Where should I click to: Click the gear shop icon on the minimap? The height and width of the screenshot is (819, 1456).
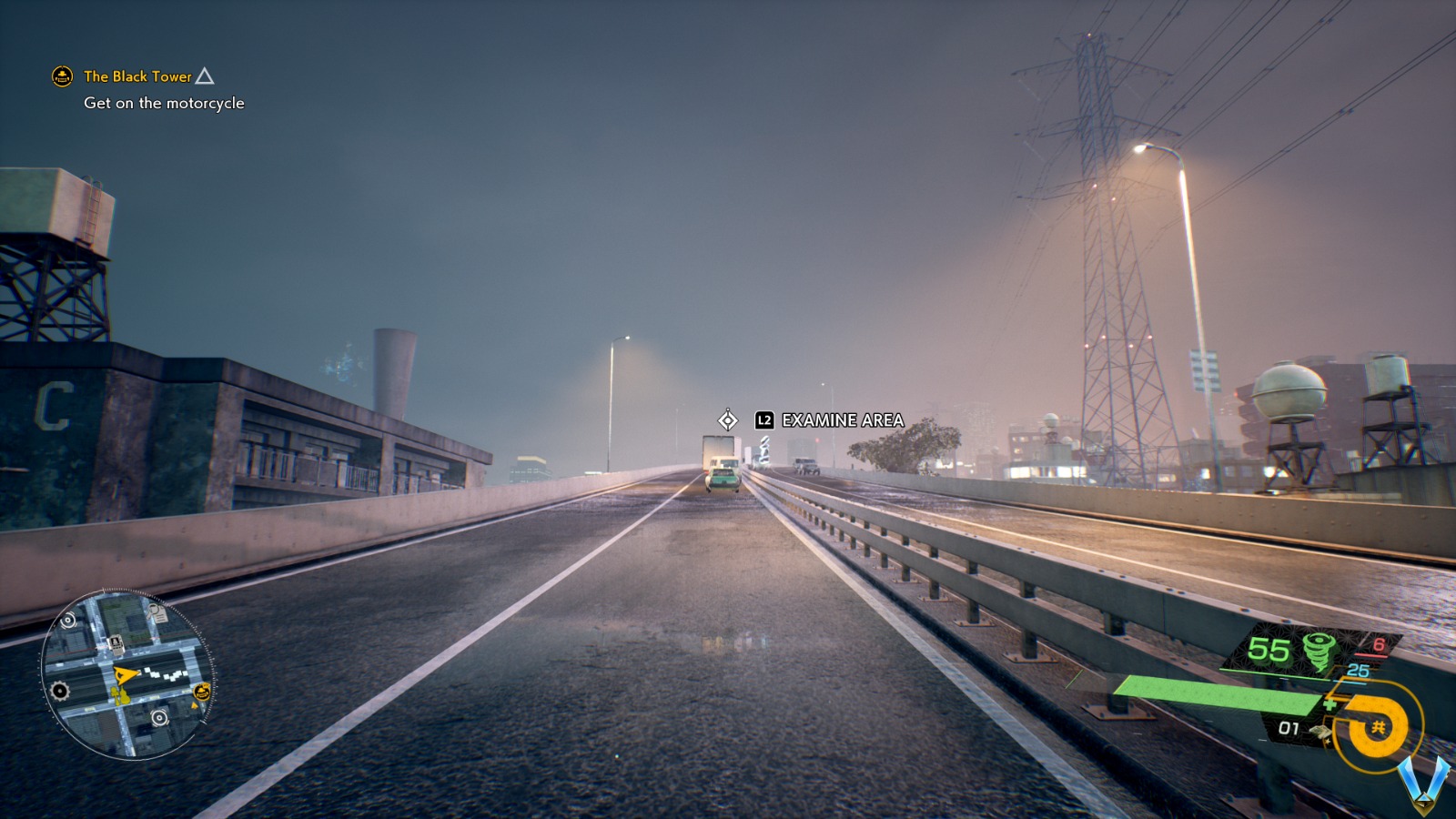pos(58,689)
